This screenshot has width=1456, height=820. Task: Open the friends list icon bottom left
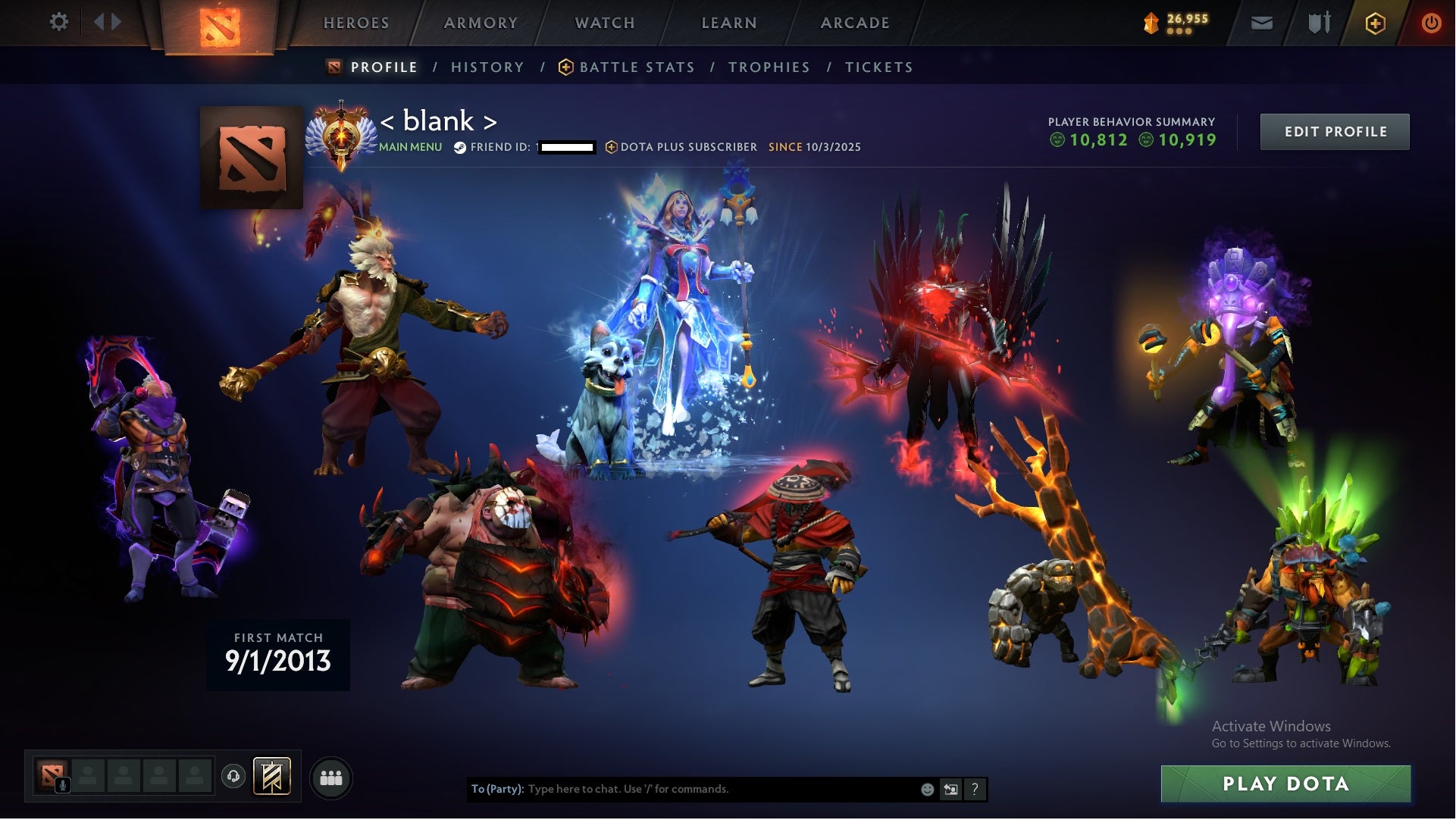(331, 777)
